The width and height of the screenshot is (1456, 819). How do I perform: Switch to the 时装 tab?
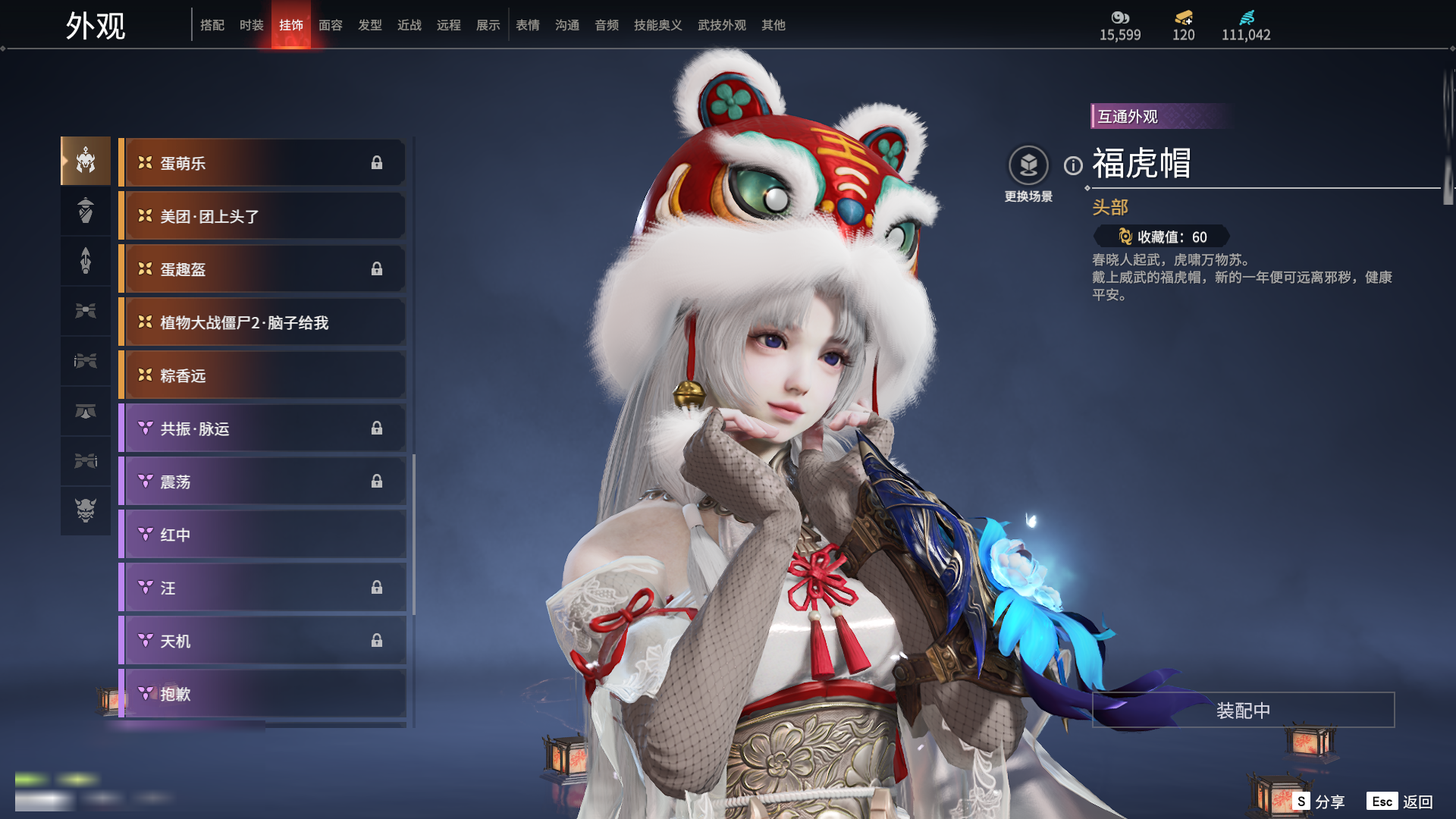251,25
